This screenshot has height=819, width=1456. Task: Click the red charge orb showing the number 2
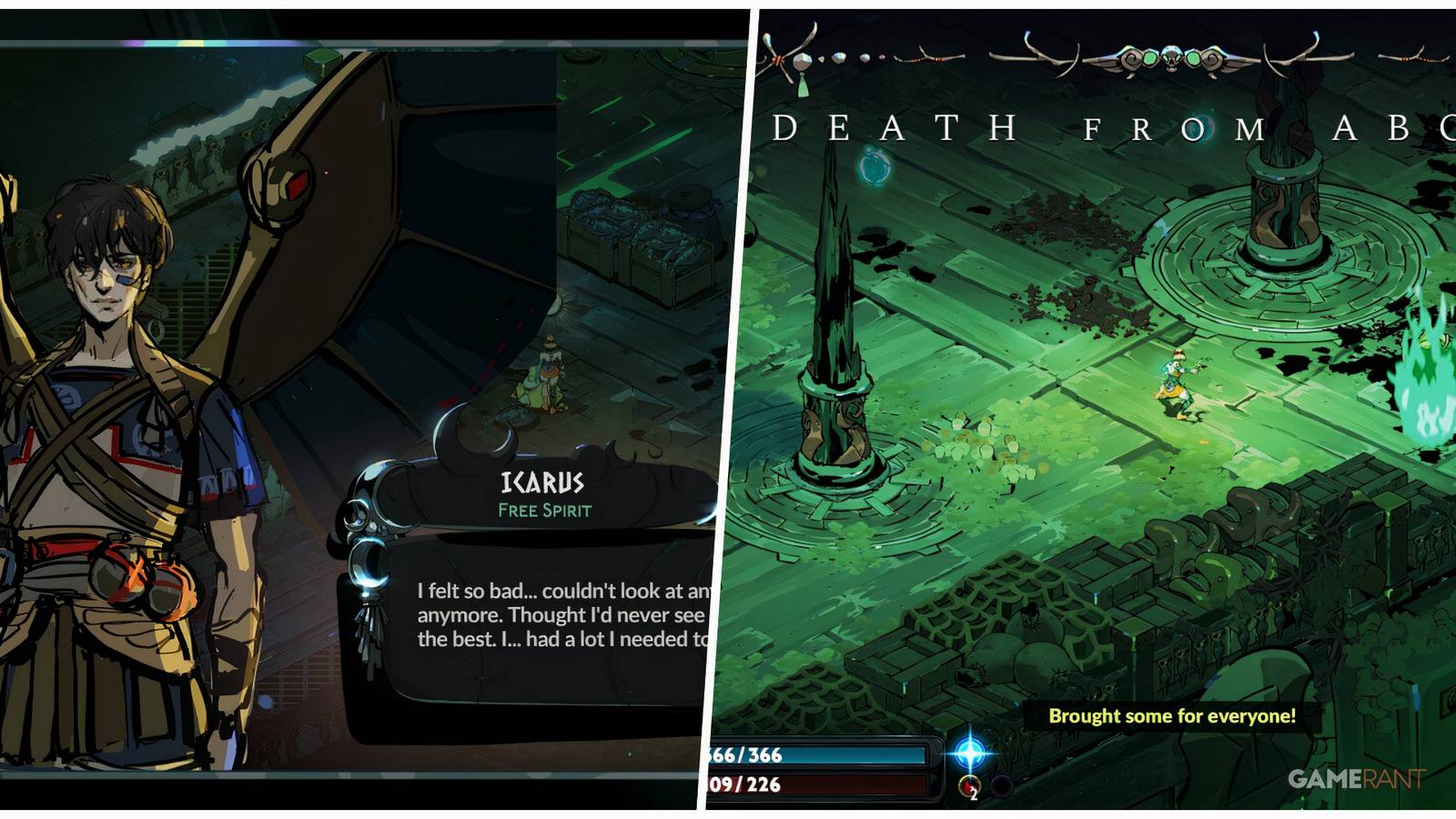(x=969, y=786)
